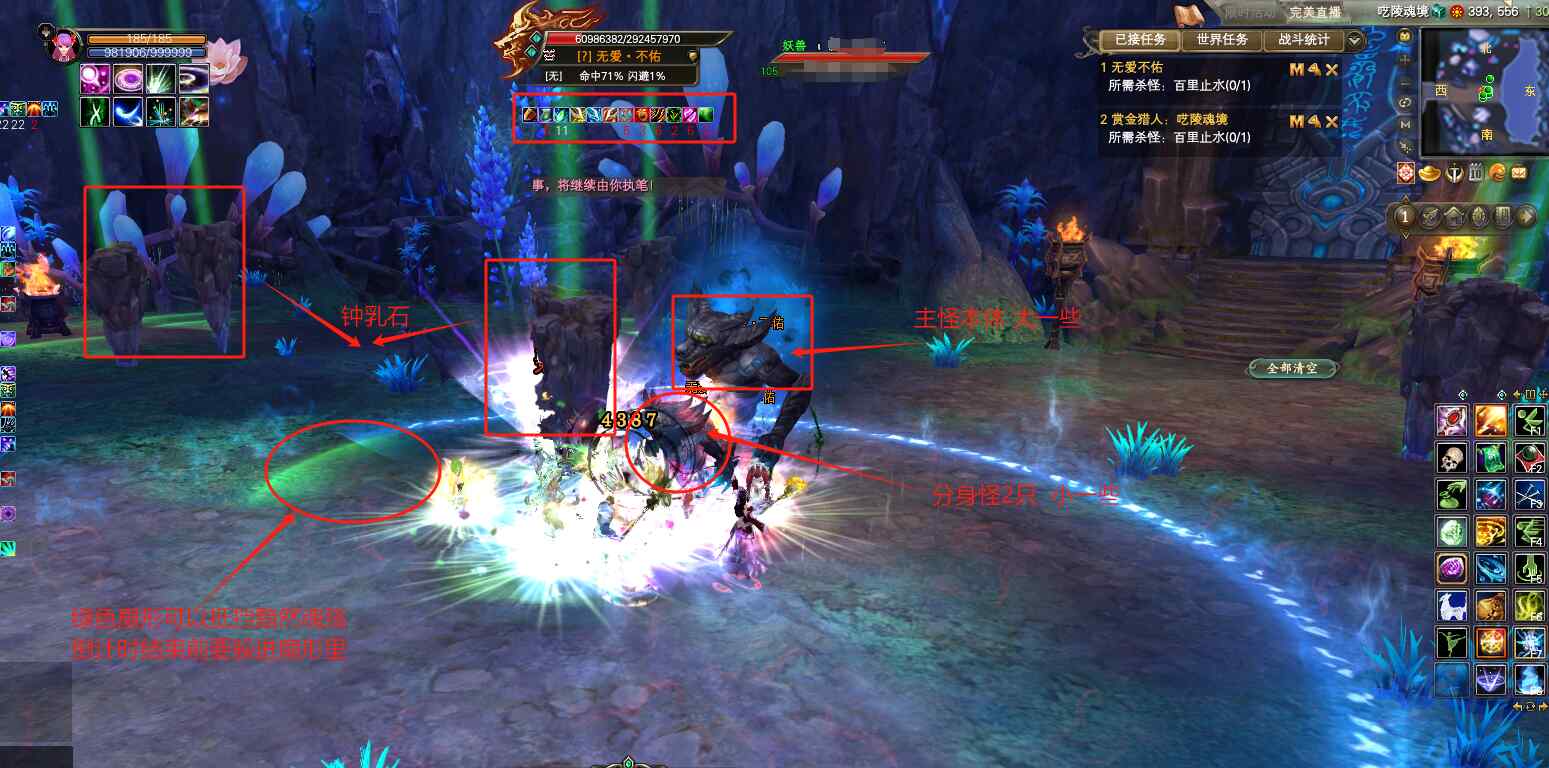
Task: Open the mail envelope icon
Action: pos(1520,173)
